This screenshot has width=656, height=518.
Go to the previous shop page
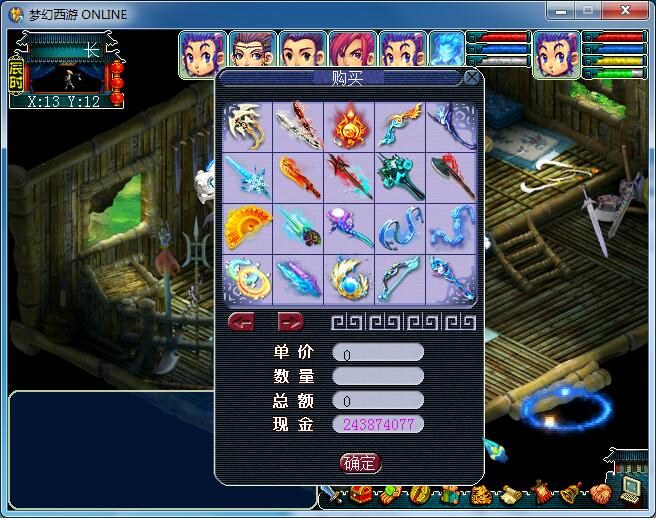pyautogui.click(x=241, y=321)
